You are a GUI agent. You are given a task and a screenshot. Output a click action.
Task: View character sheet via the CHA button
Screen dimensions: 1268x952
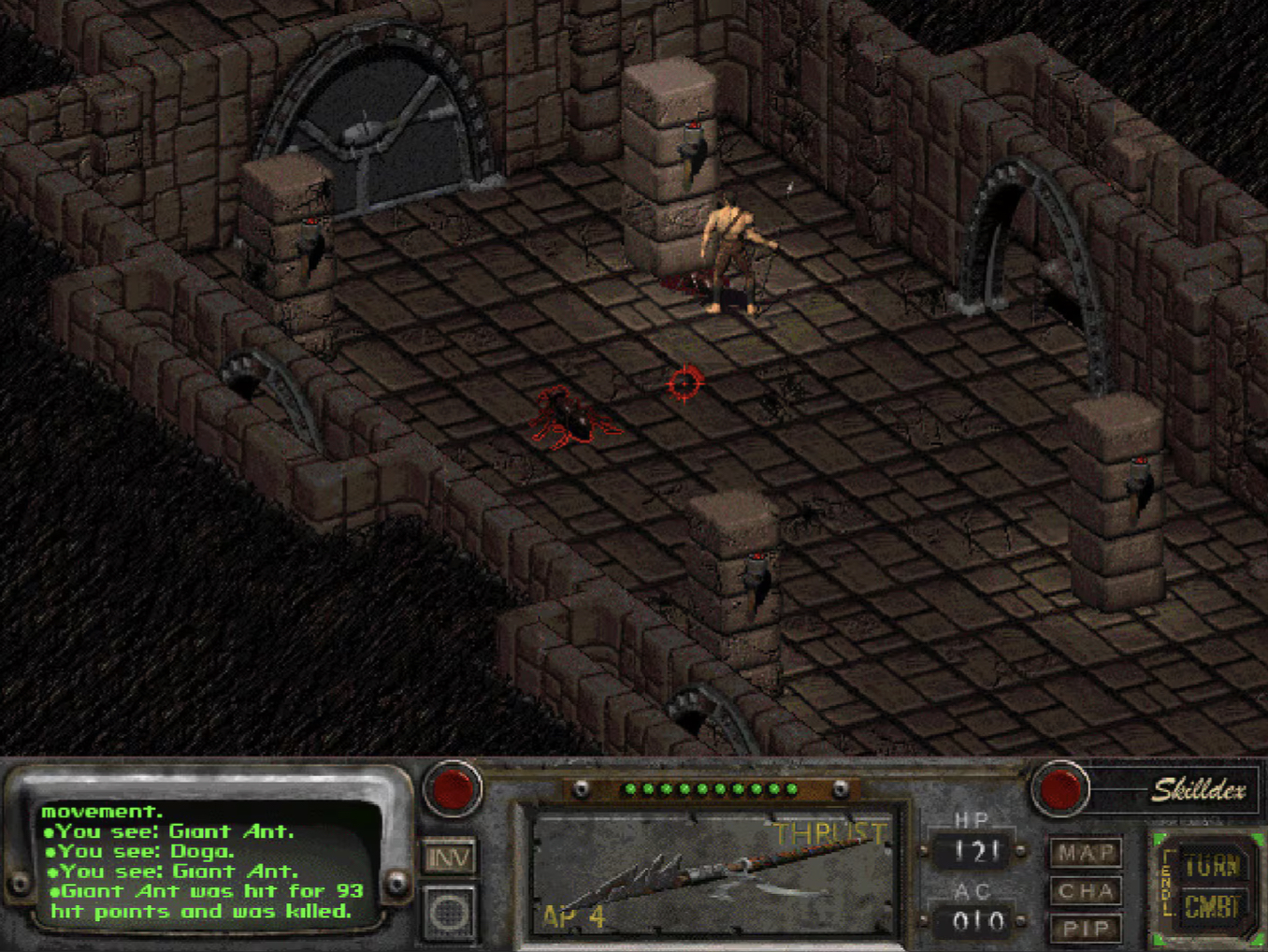(1085, 891)
